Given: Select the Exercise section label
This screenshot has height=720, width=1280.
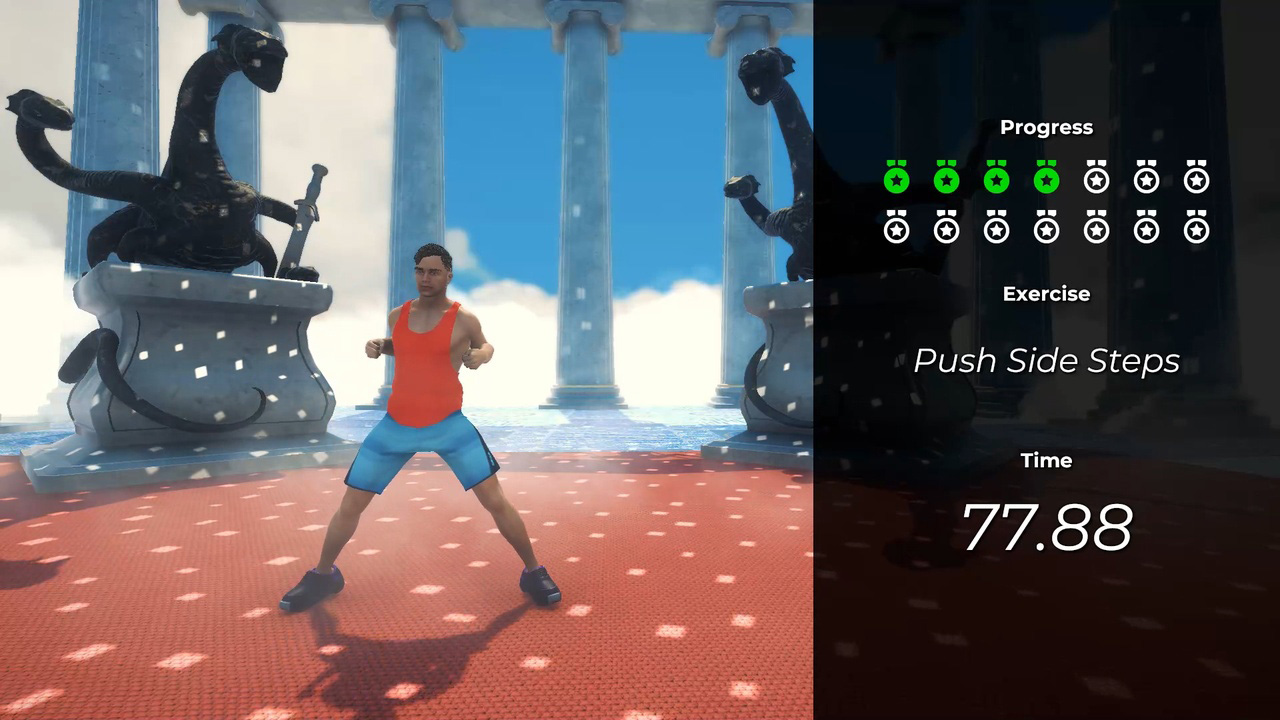Looking at the screenshot, I should click(x=1046, y=294).
